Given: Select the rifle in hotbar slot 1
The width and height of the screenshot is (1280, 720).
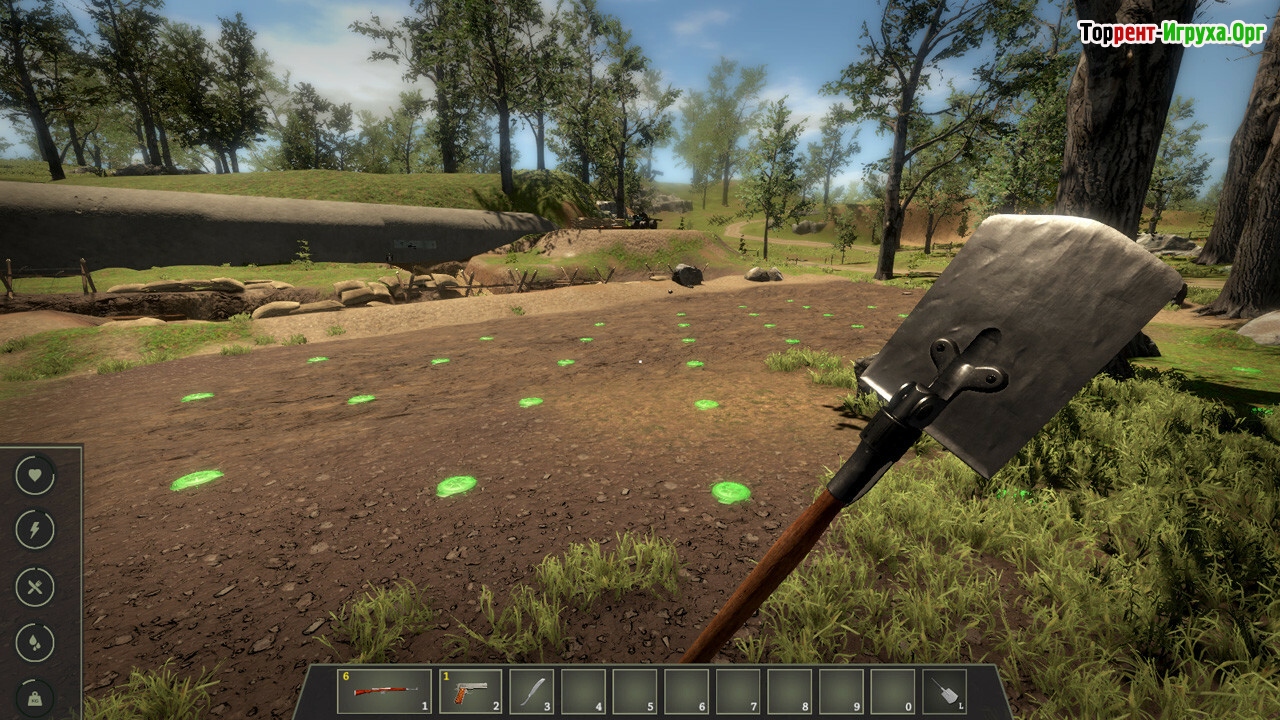Looking at the screenshot, I should pyautogui.click(x=384, y=691).
